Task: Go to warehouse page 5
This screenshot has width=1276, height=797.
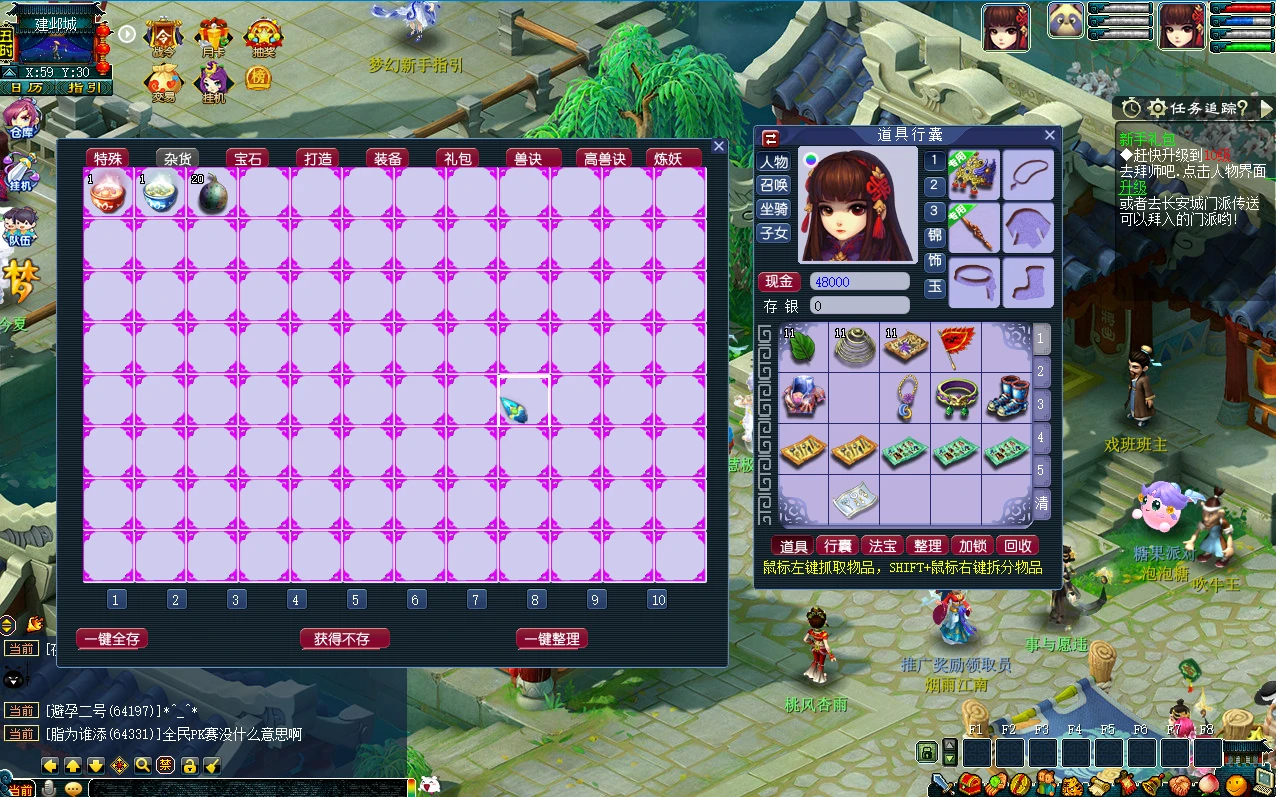Action: [x=356, y=600]
